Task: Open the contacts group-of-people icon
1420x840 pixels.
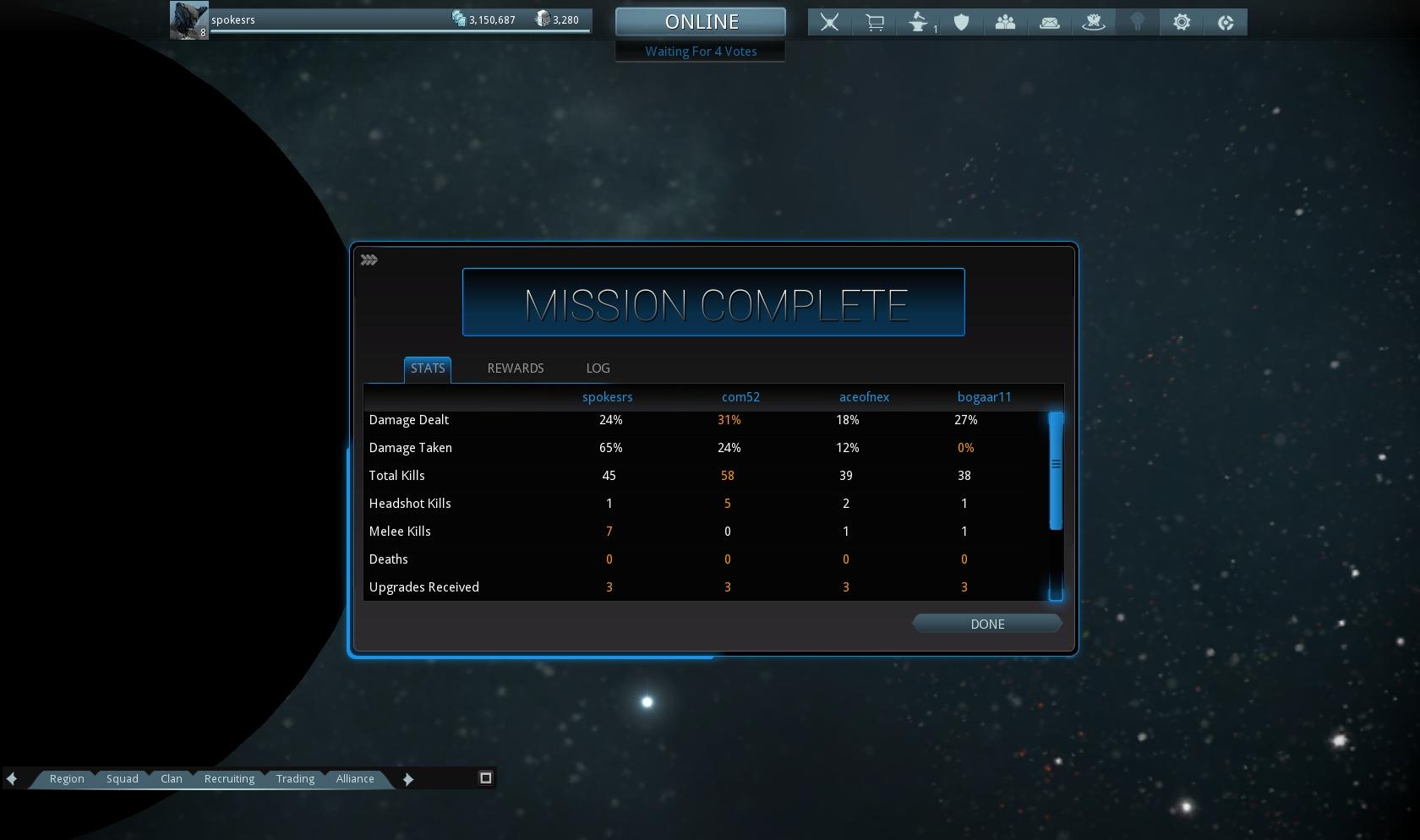Action: (1005, 23)
